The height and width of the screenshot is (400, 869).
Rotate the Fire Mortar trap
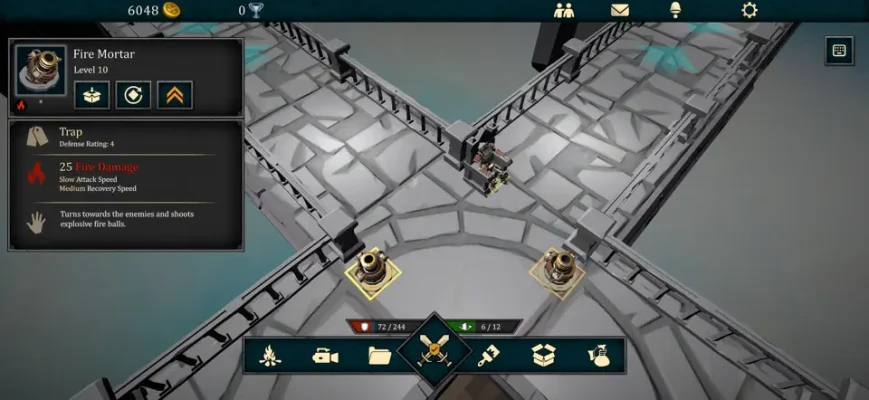click(133, 95)
